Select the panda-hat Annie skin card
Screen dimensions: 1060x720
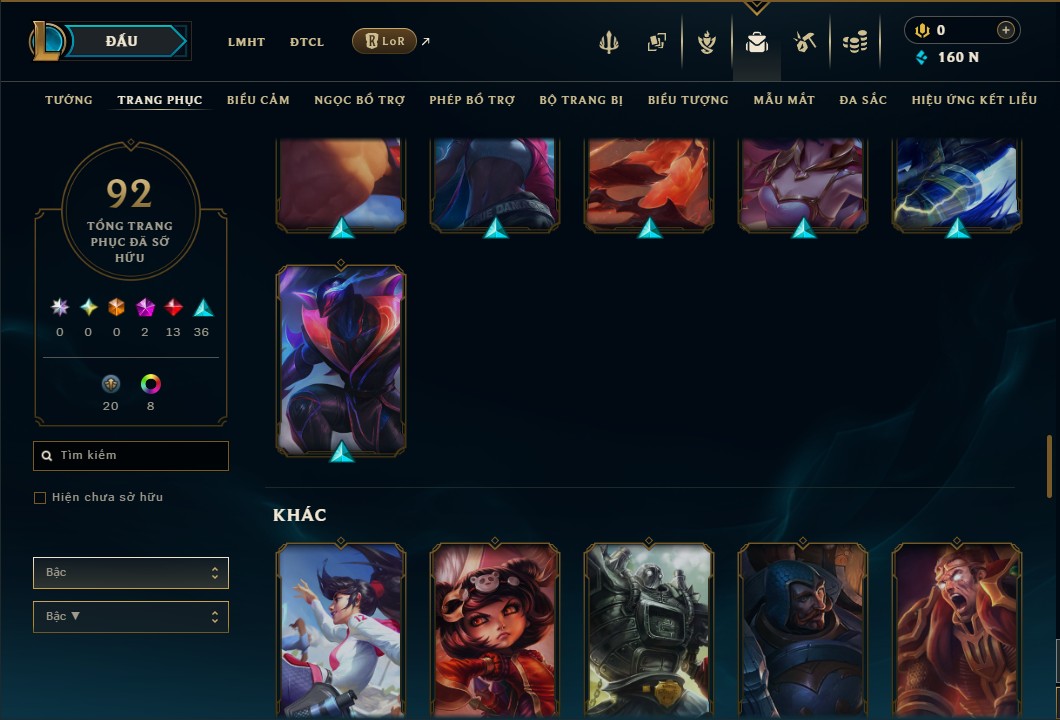tap(495, 630)
